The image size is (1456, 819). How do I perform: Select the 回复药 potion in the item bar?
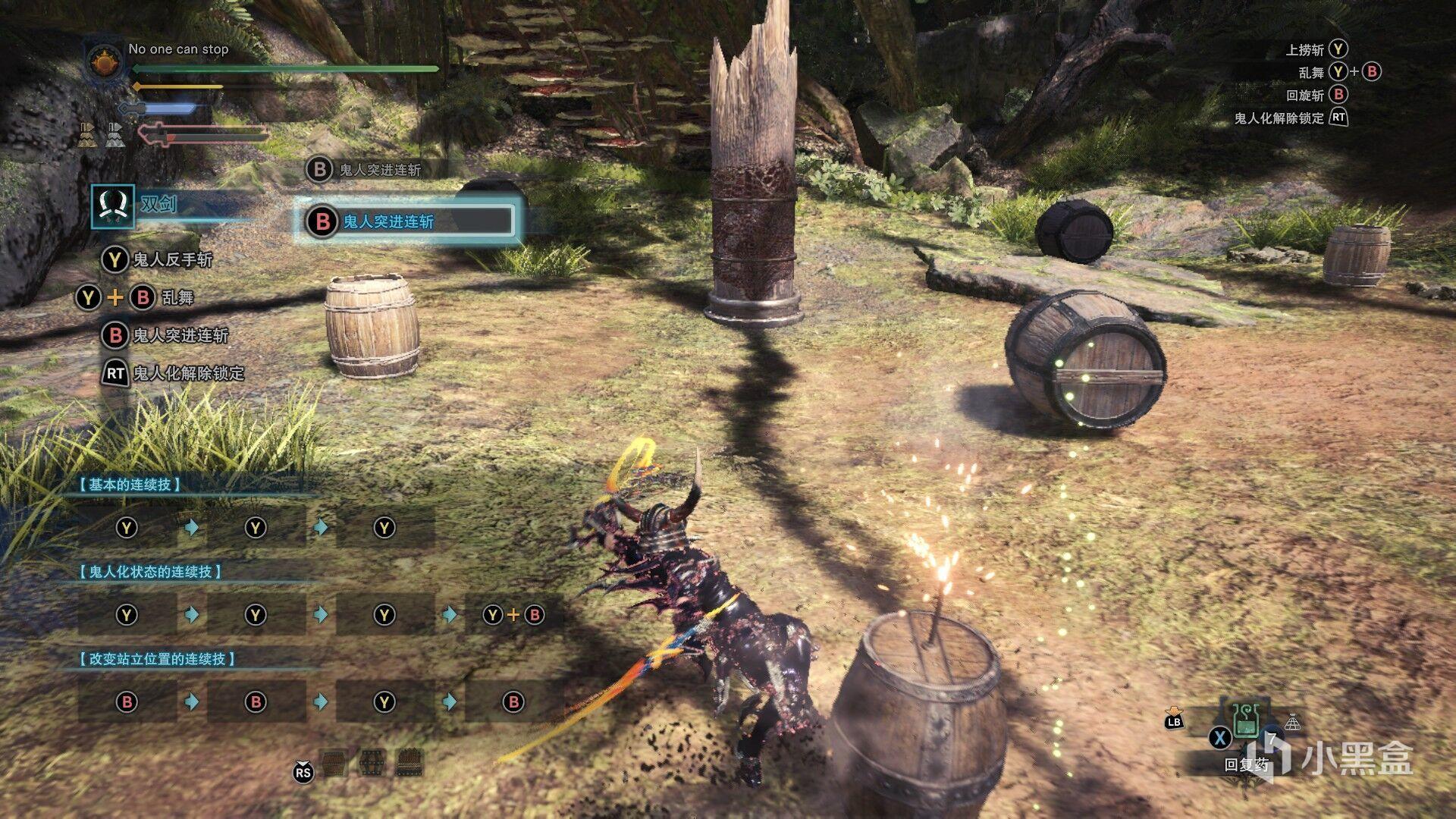1245,720
